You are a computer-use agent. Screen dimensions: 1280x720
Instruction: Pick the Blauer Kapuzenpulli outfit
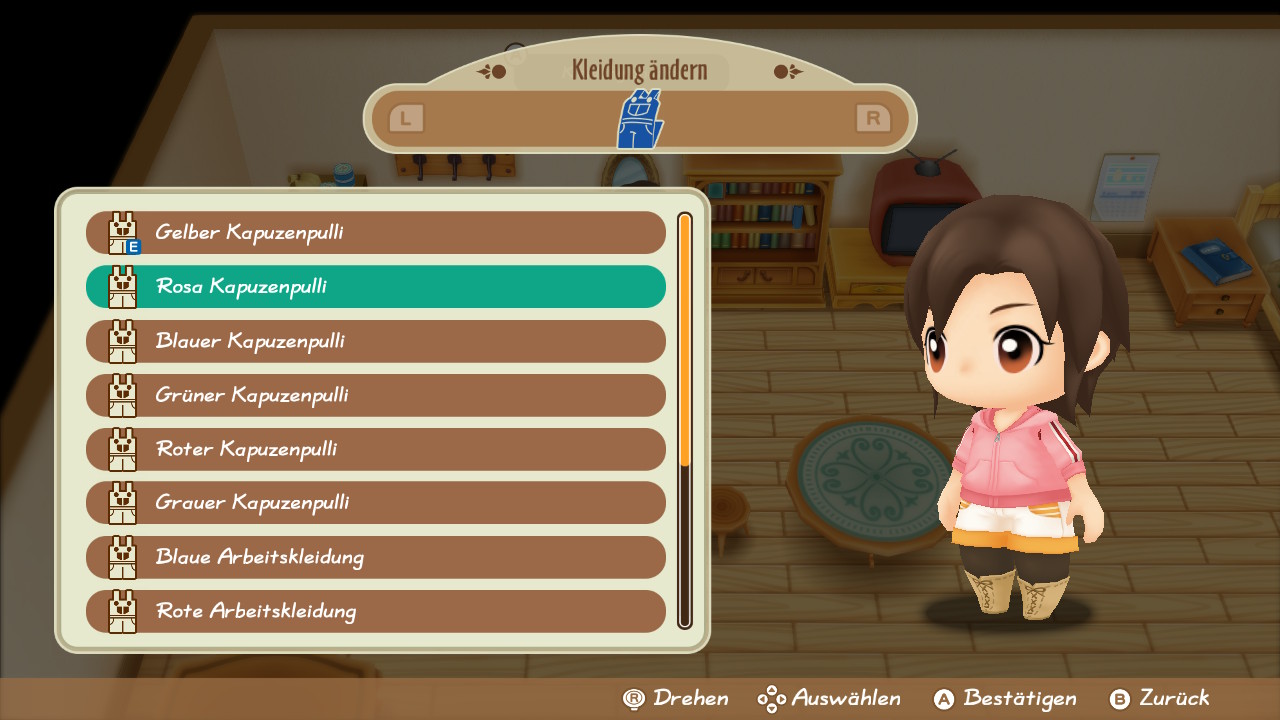pyautogui.click(x=375, y=341)
